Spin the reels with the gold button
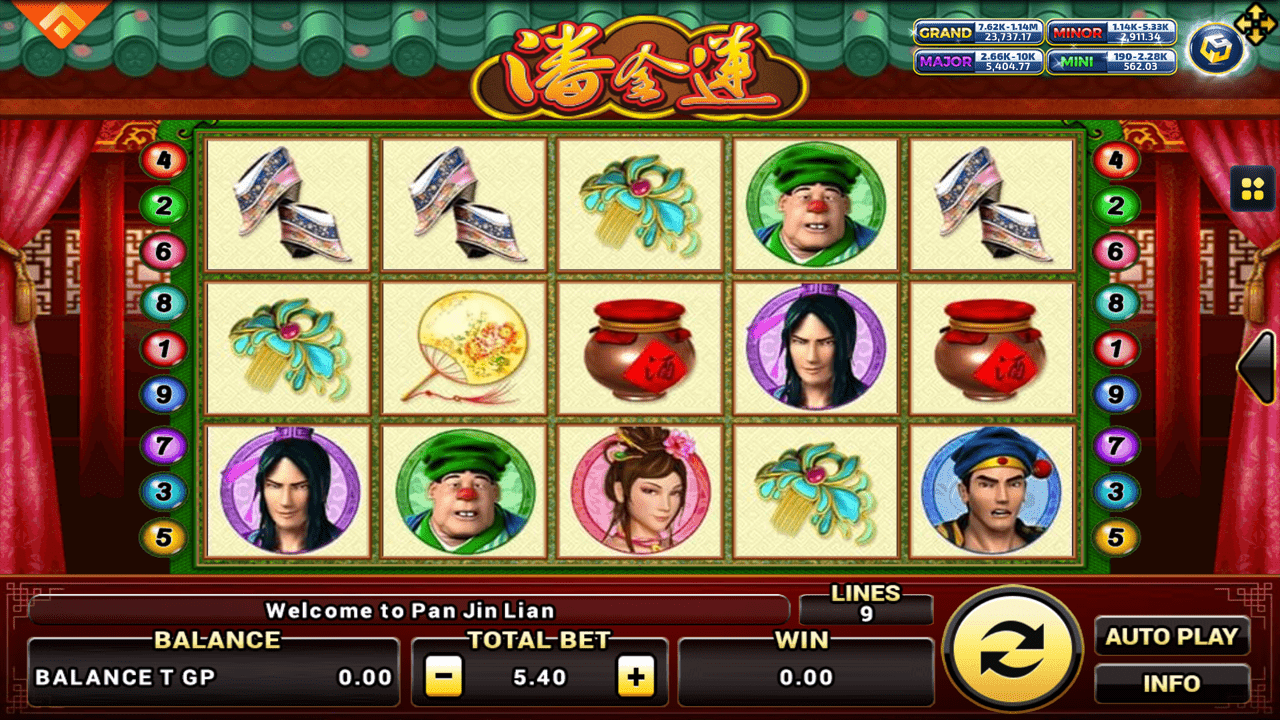 pyautogui.click(x=1012, y=648)
